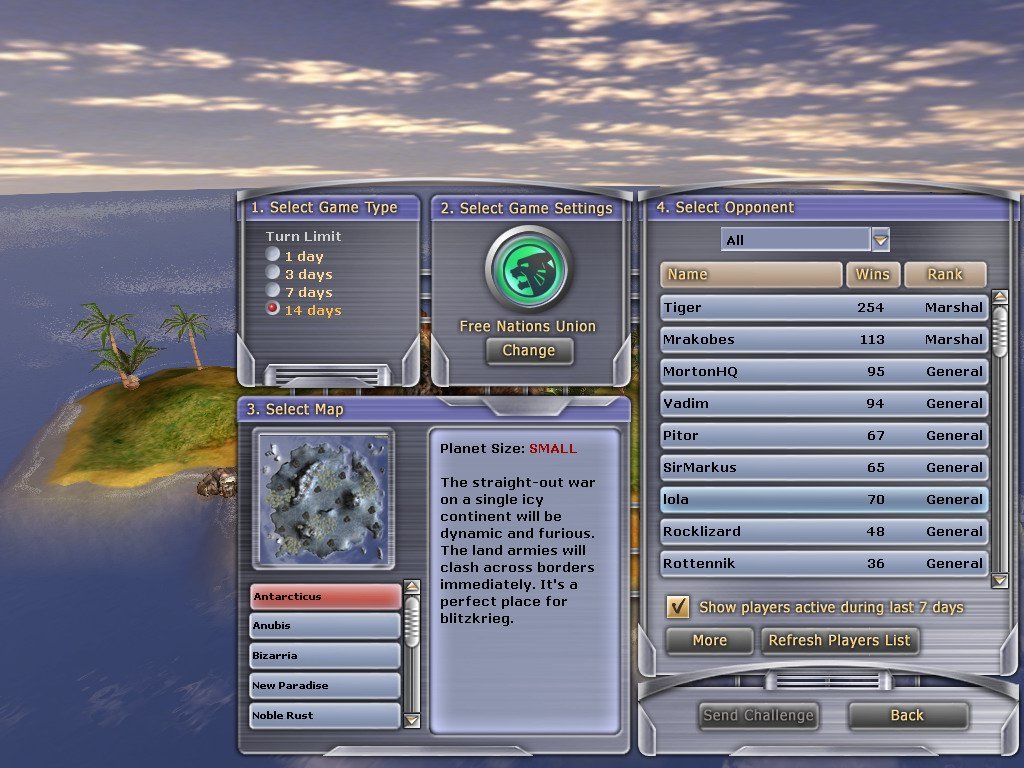Sort players by Wins column
1024x768 pixels.
pos(872,275)
